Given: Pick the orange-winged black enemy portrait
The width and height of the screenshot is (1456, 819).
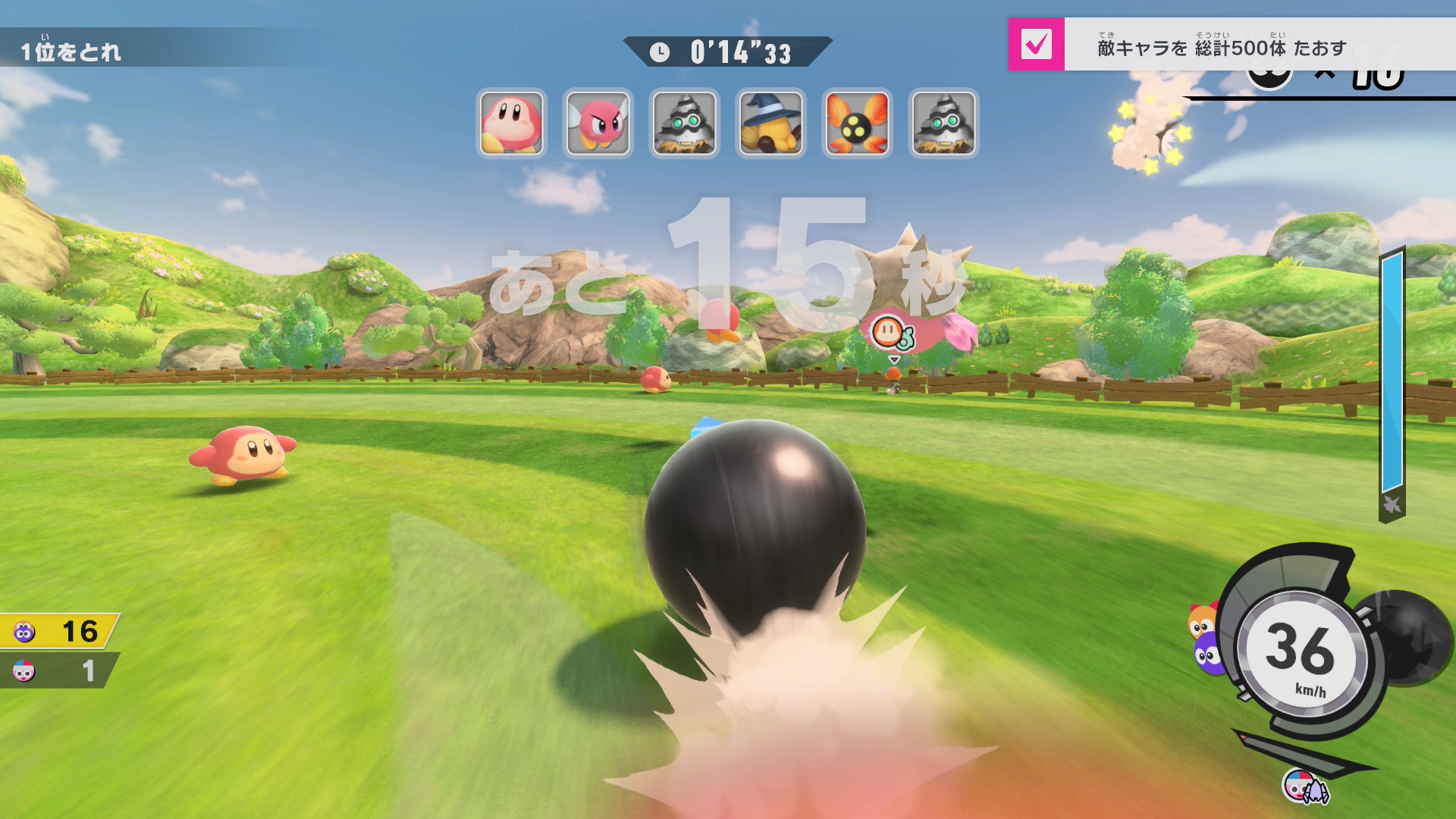Looking at the screenshot, I should (x=858, y=123).
